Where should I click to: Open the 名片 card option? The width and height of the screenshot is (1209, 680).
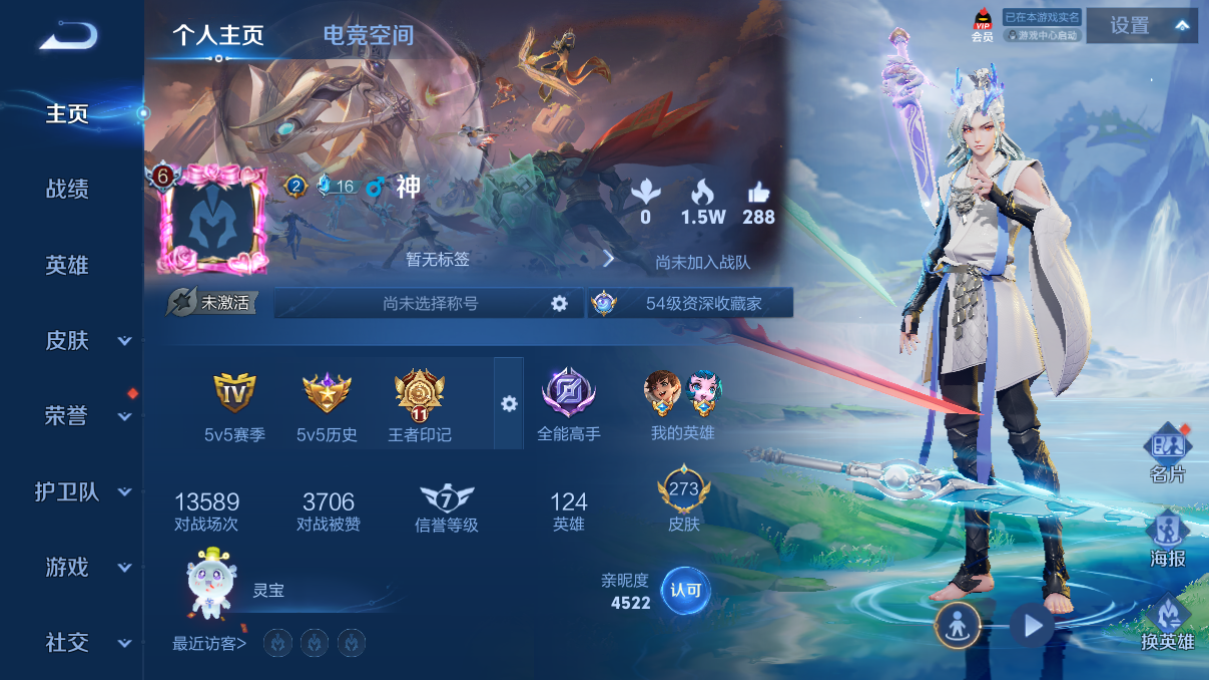click(x=1167, y=454)
